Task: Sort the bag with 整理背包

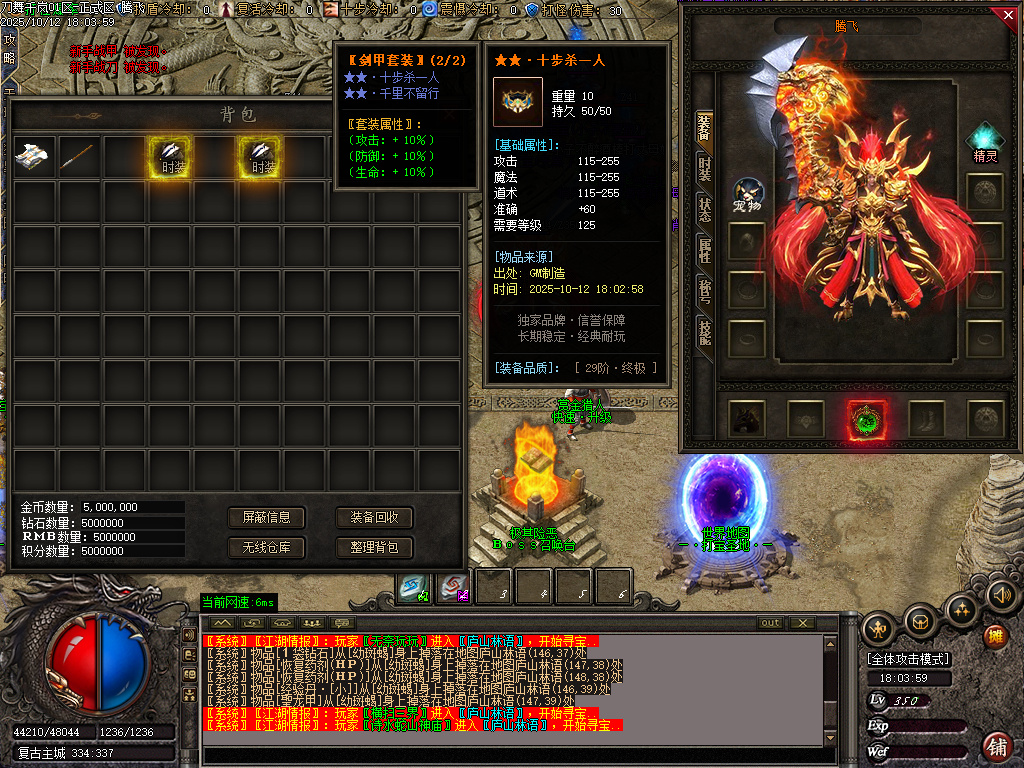Action: click(374, 547)
